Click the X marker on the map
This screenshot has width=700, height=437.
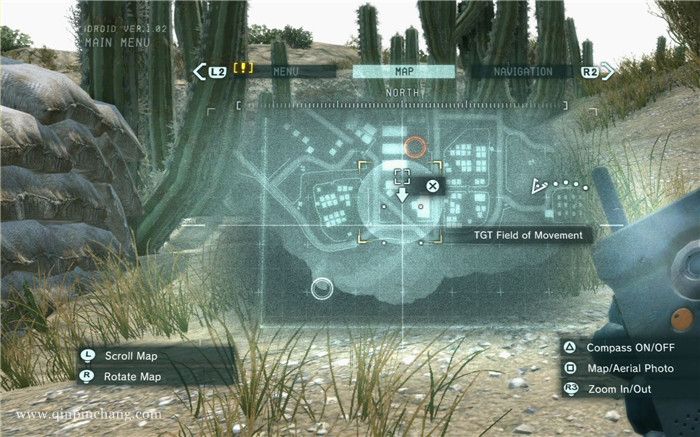pos(432,185)
